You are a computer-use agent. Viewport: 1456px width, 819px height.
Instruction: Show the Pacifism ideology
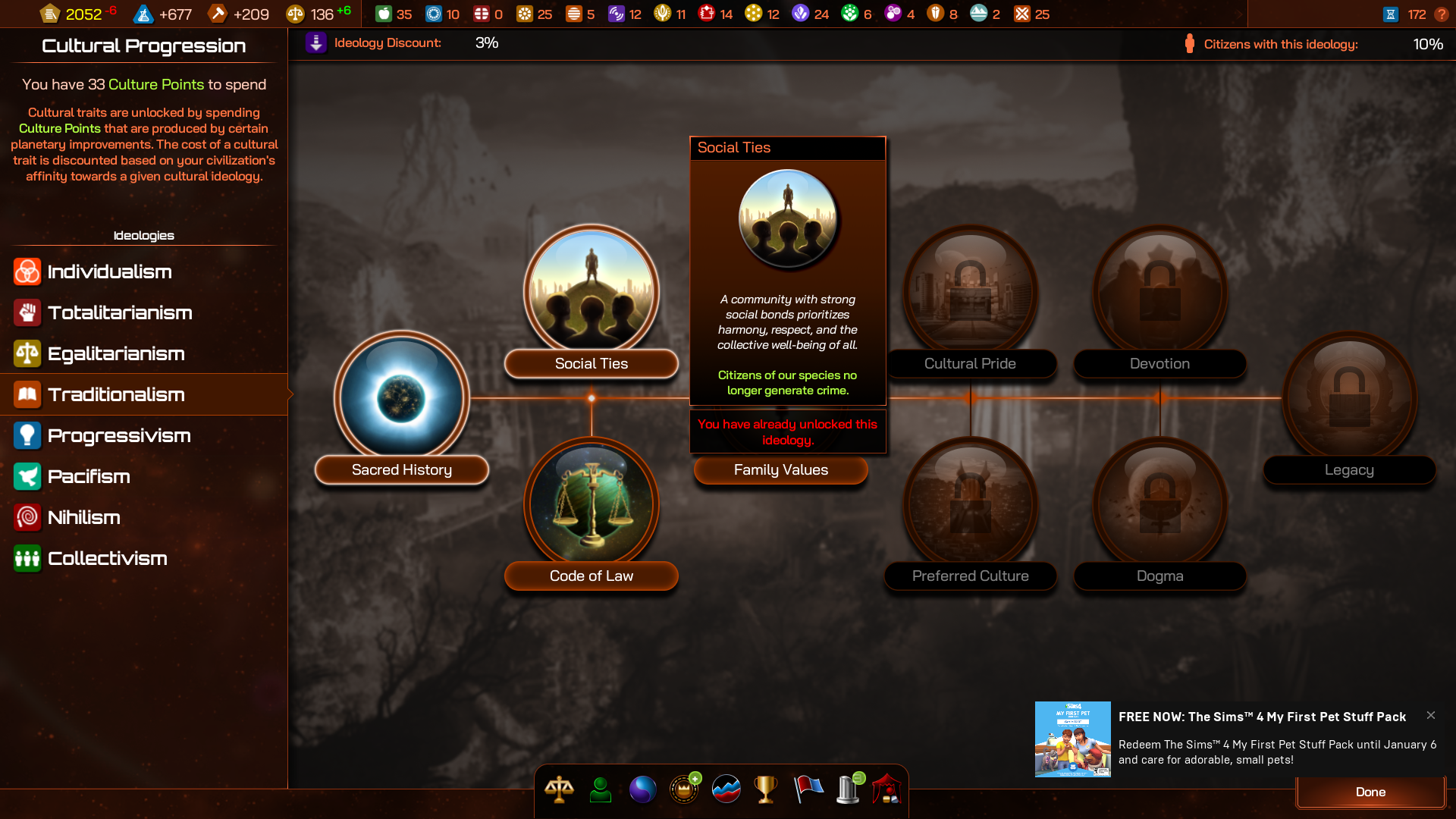(89, 476)
